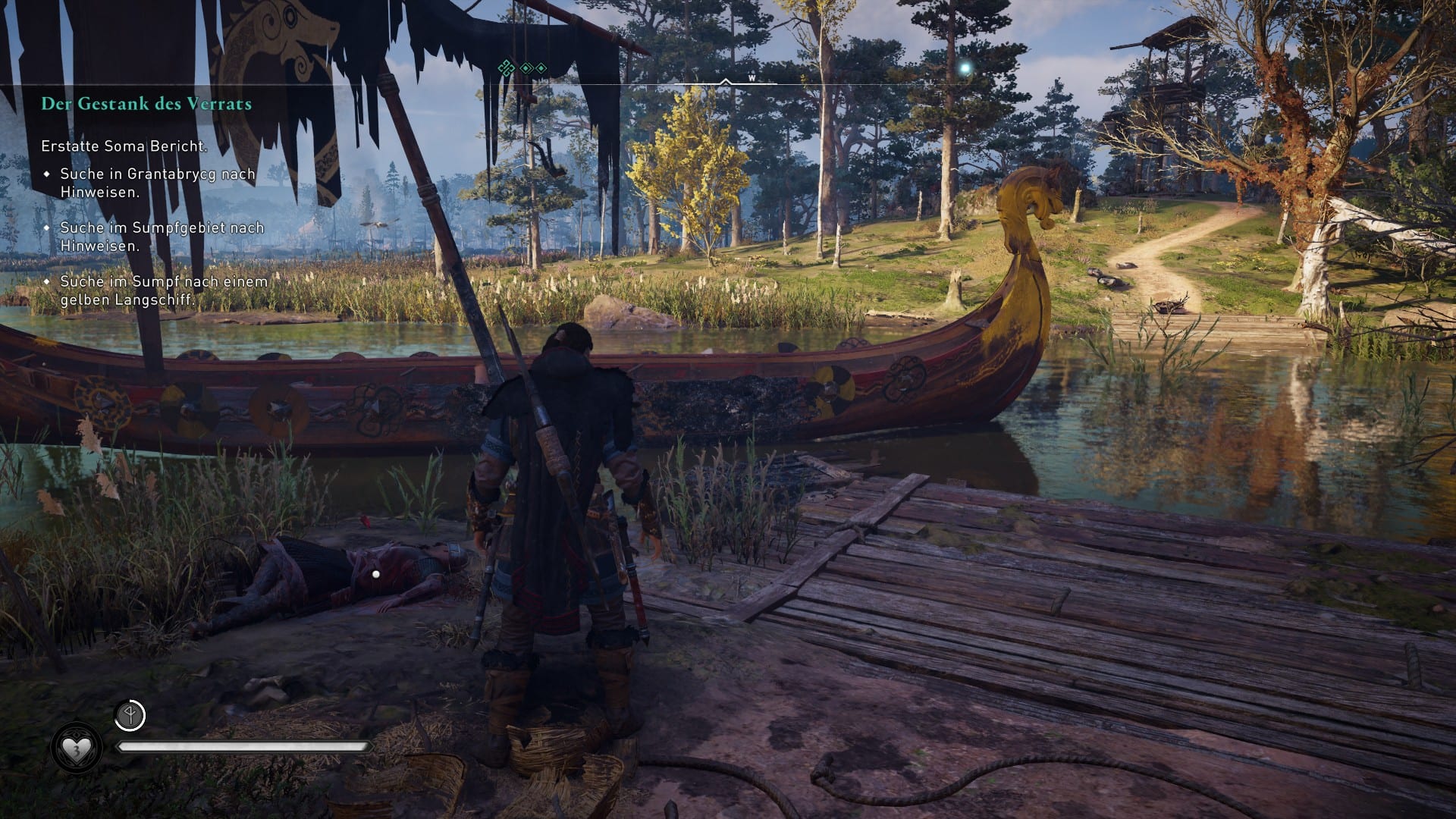Select the Sumpfgebiet clue objective

point(162,237)
